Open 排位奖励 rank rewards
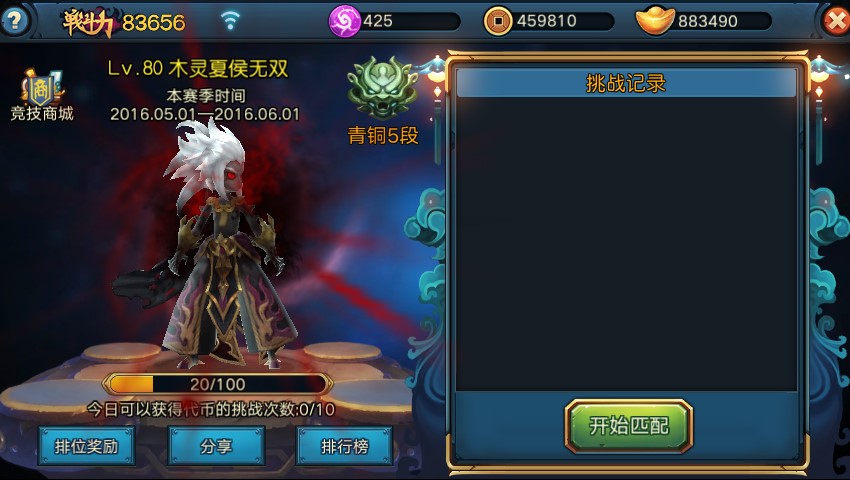This screenshot has height=480, width=850. pyautogui.click(x=86, y=446)
